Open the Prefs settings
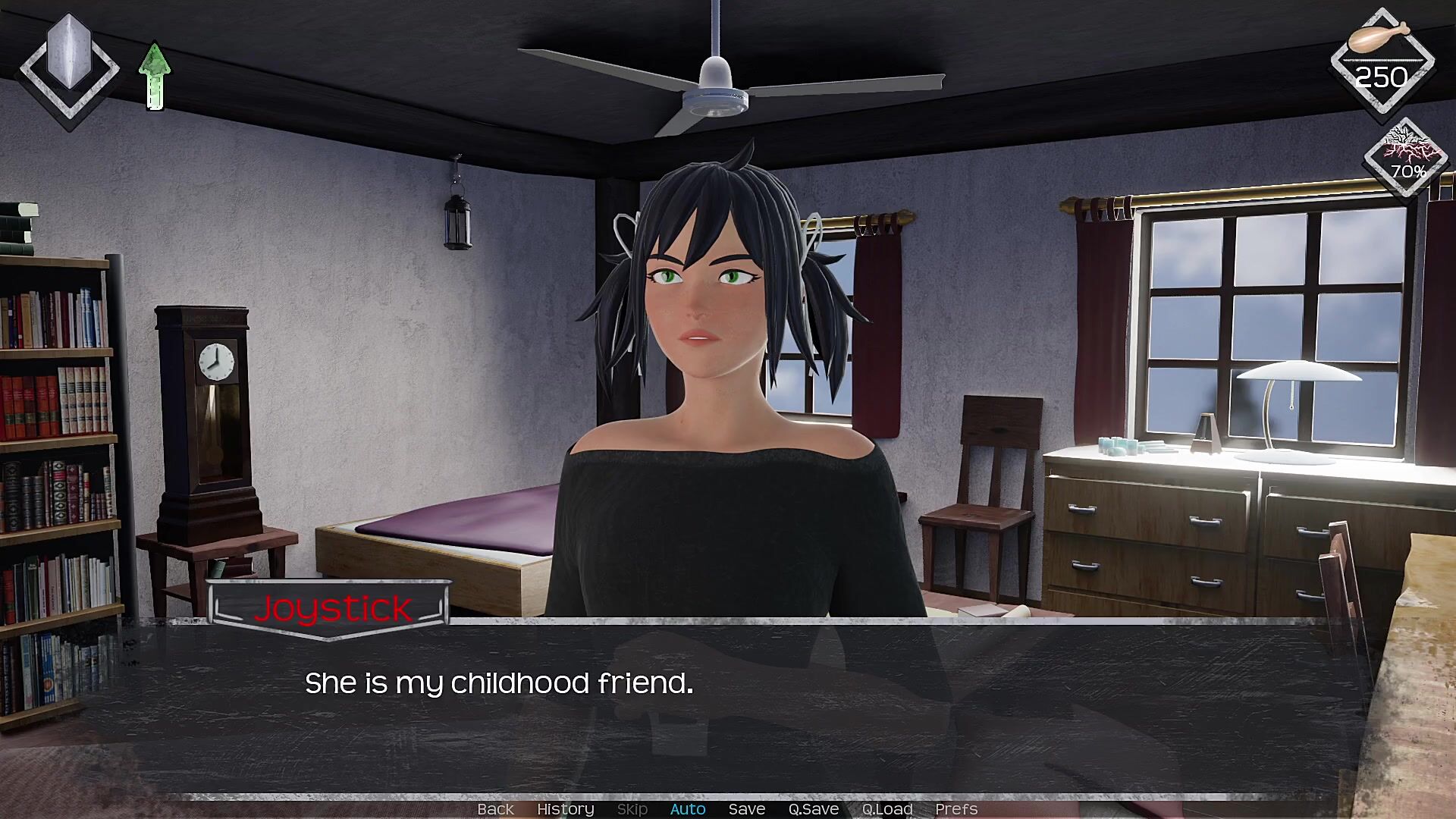This screenshot has width=1456, height=819. pyautogui.click(x=956, y=809)
